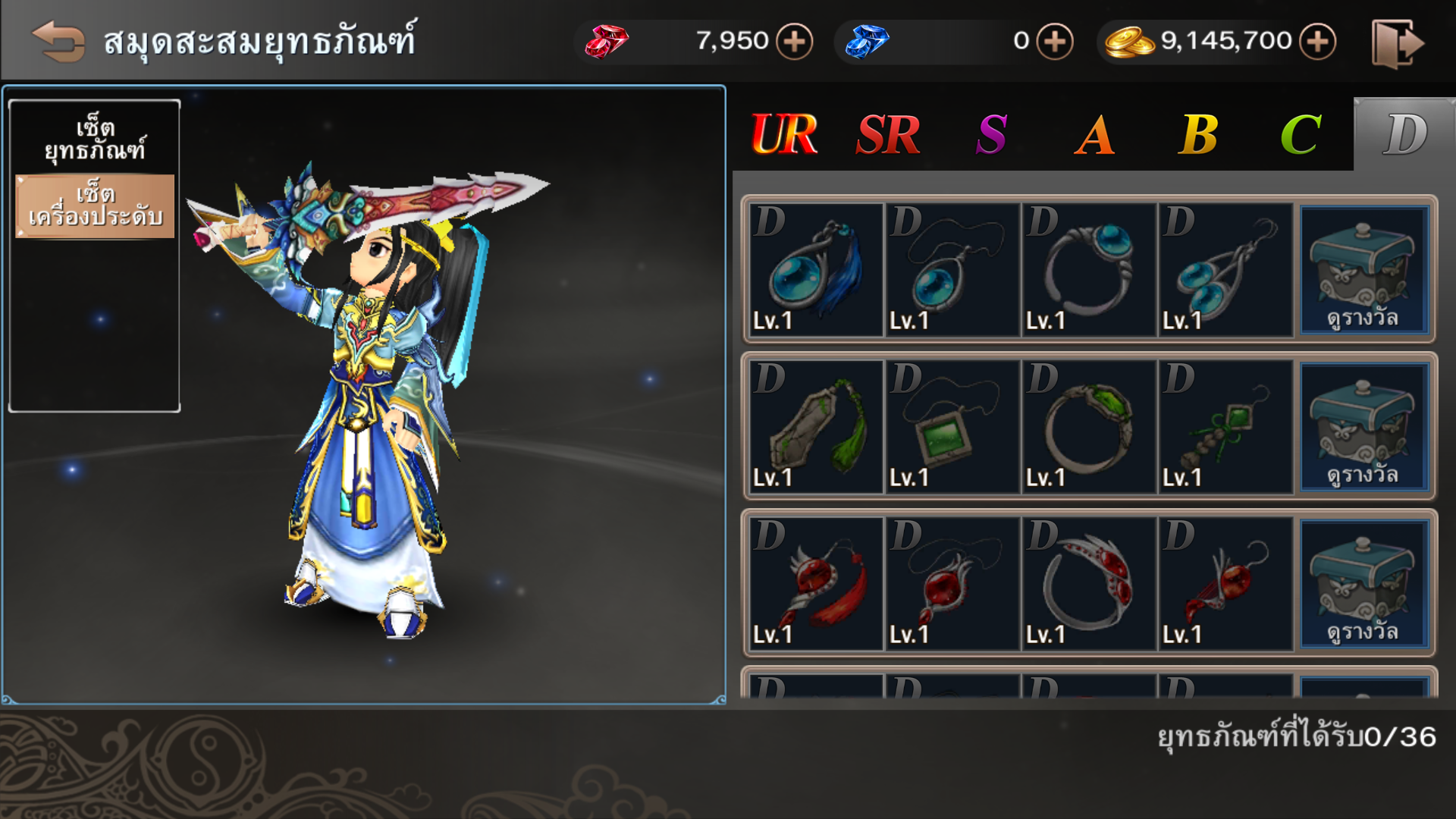Select the red gem earring slot
This screenshot has width=1456, height=819.
point(1225,584)
